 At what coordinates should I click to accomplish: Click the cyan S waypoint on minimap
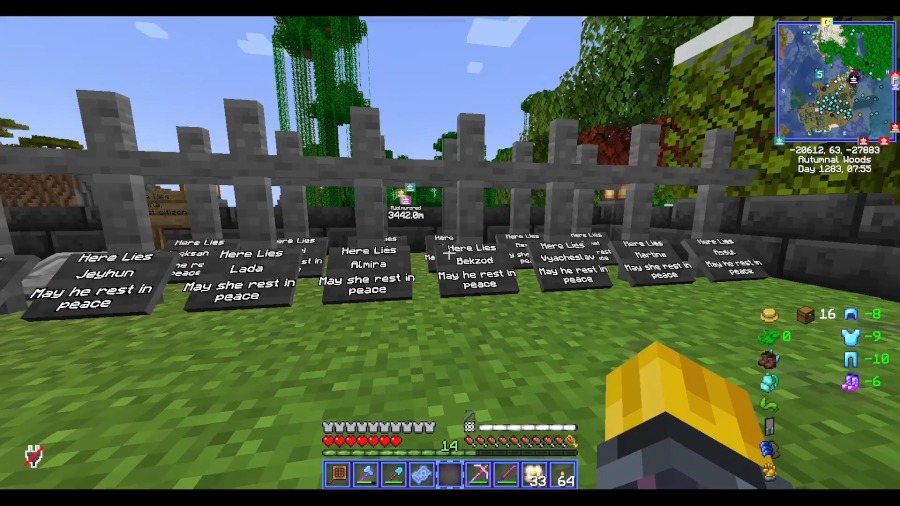tap(818, 74)
